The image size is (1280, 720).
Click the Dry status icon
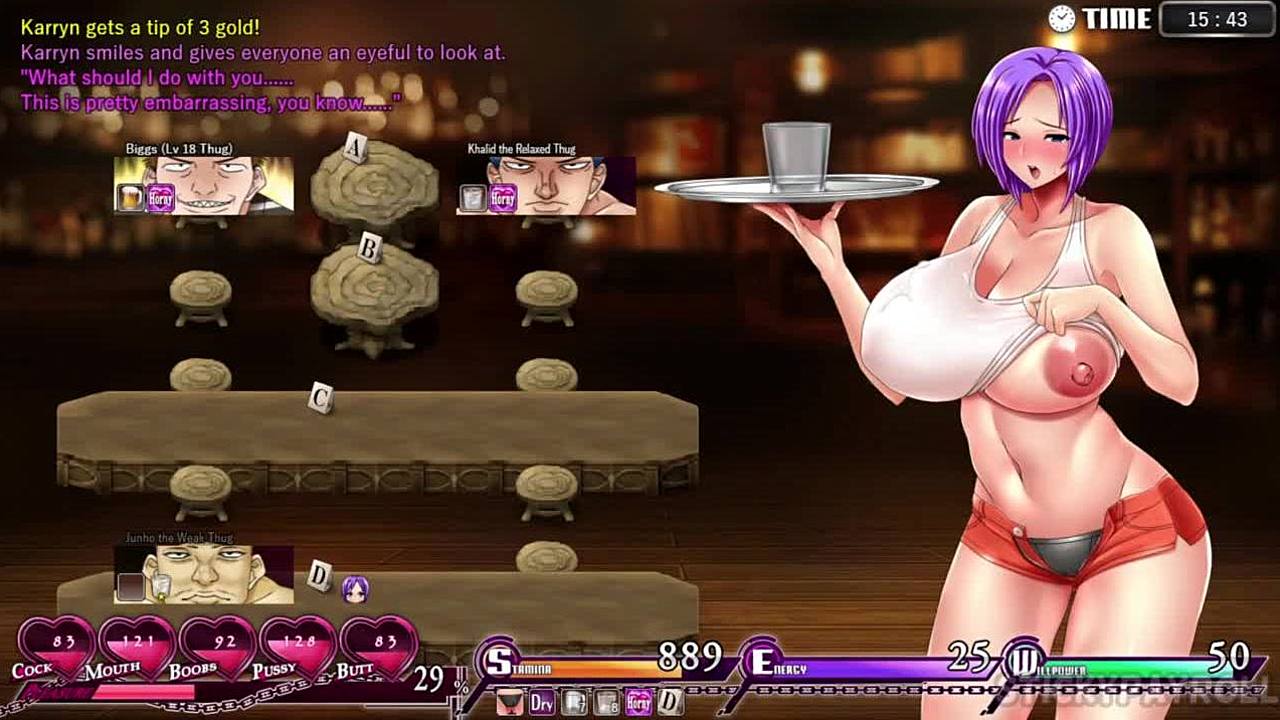542,702
